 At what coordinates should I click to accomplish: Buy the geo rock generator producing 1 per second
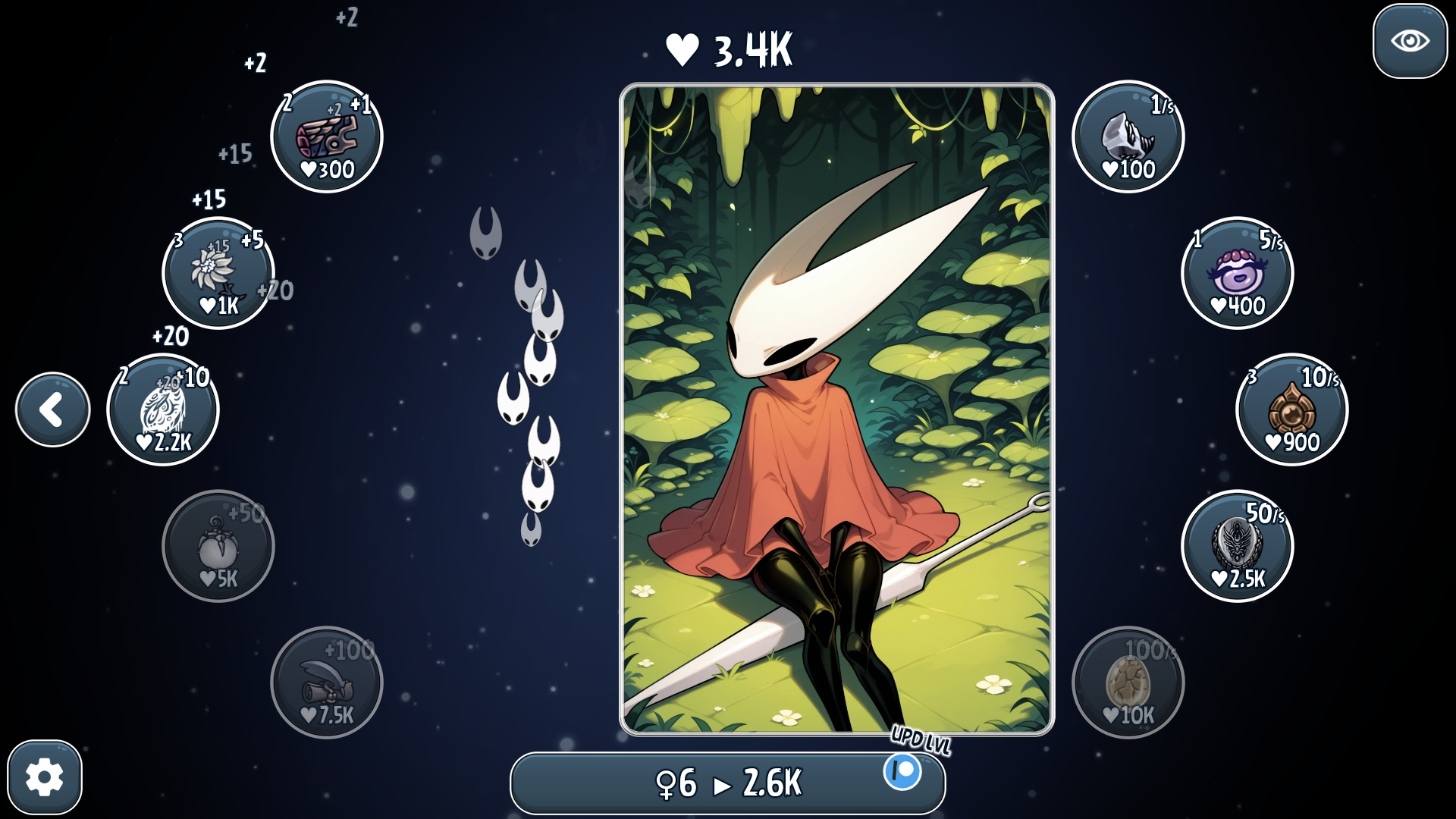point(1128,136)
